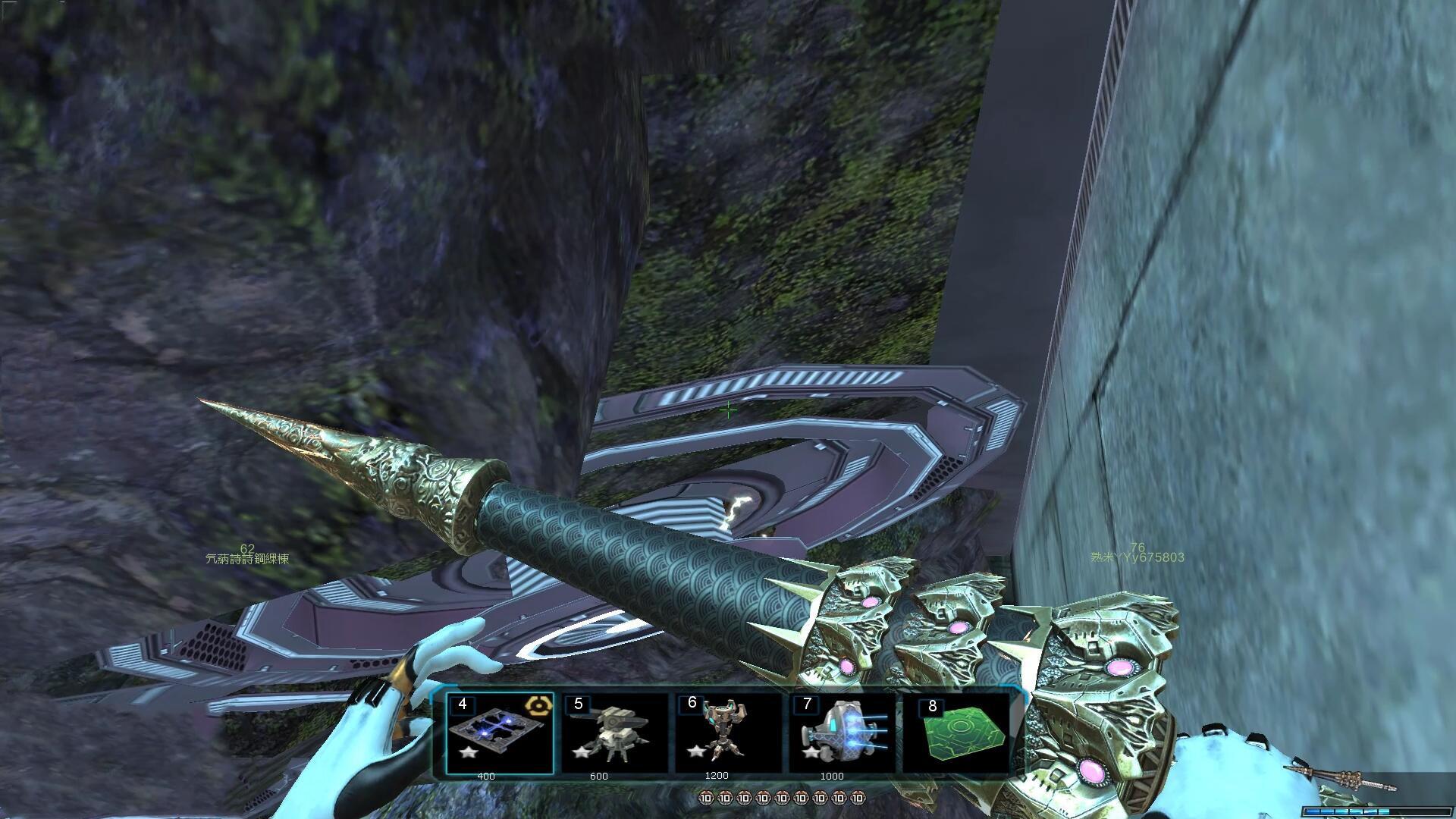
Task: Select the electric floor trap in slot 4
Action: pyautogui.click(x=499, y=733)
